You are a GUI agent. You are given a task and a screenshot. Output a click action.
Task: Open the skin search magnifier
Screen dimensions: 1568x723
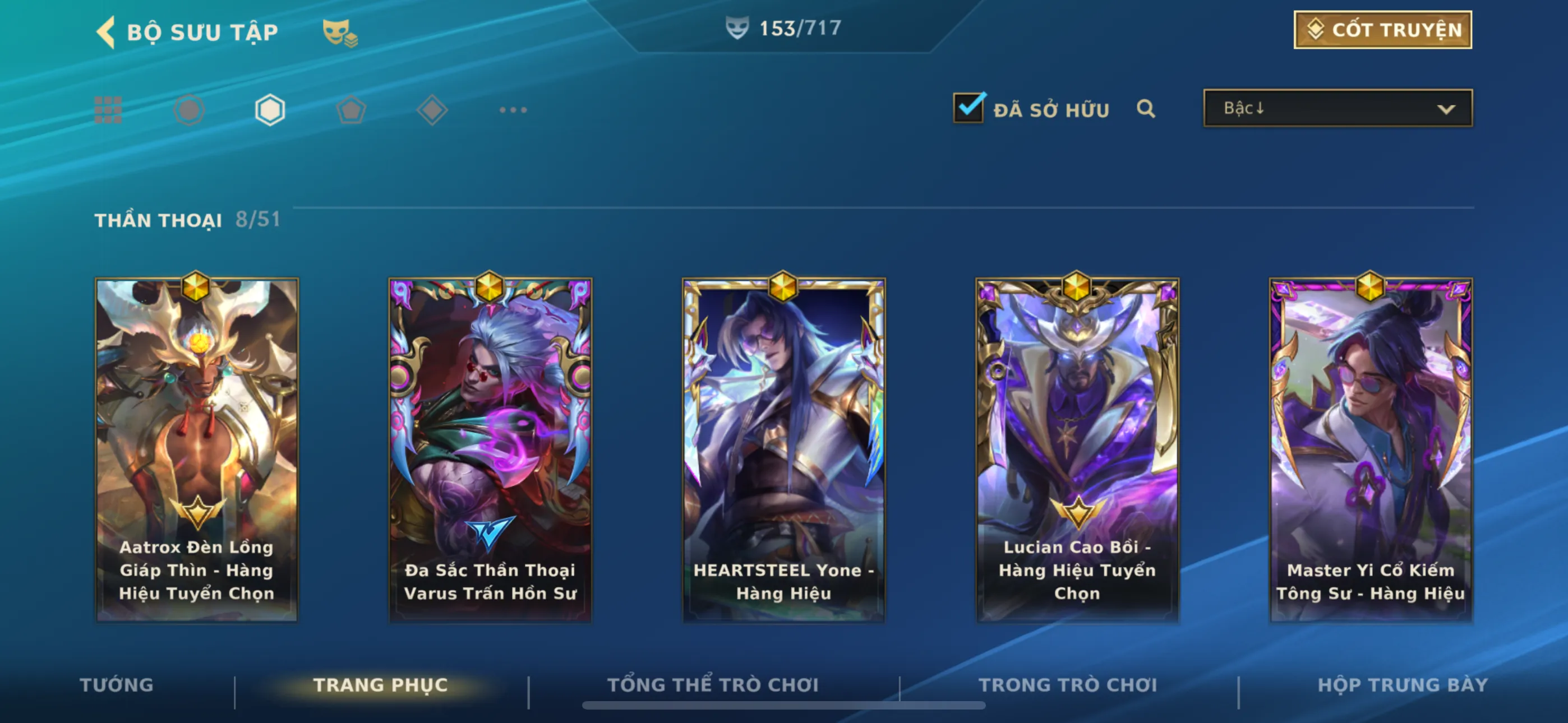tap(1146, 109)
